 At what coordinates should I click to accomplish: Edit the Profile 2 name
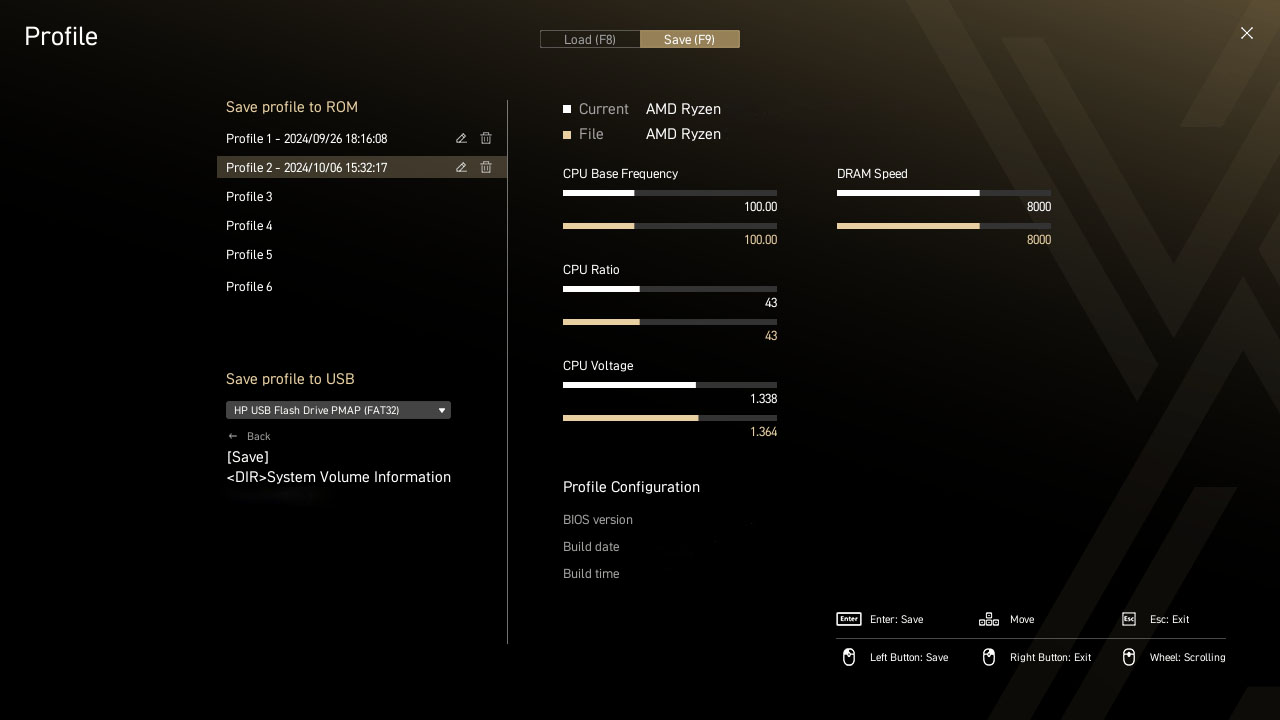coord(461,168)
